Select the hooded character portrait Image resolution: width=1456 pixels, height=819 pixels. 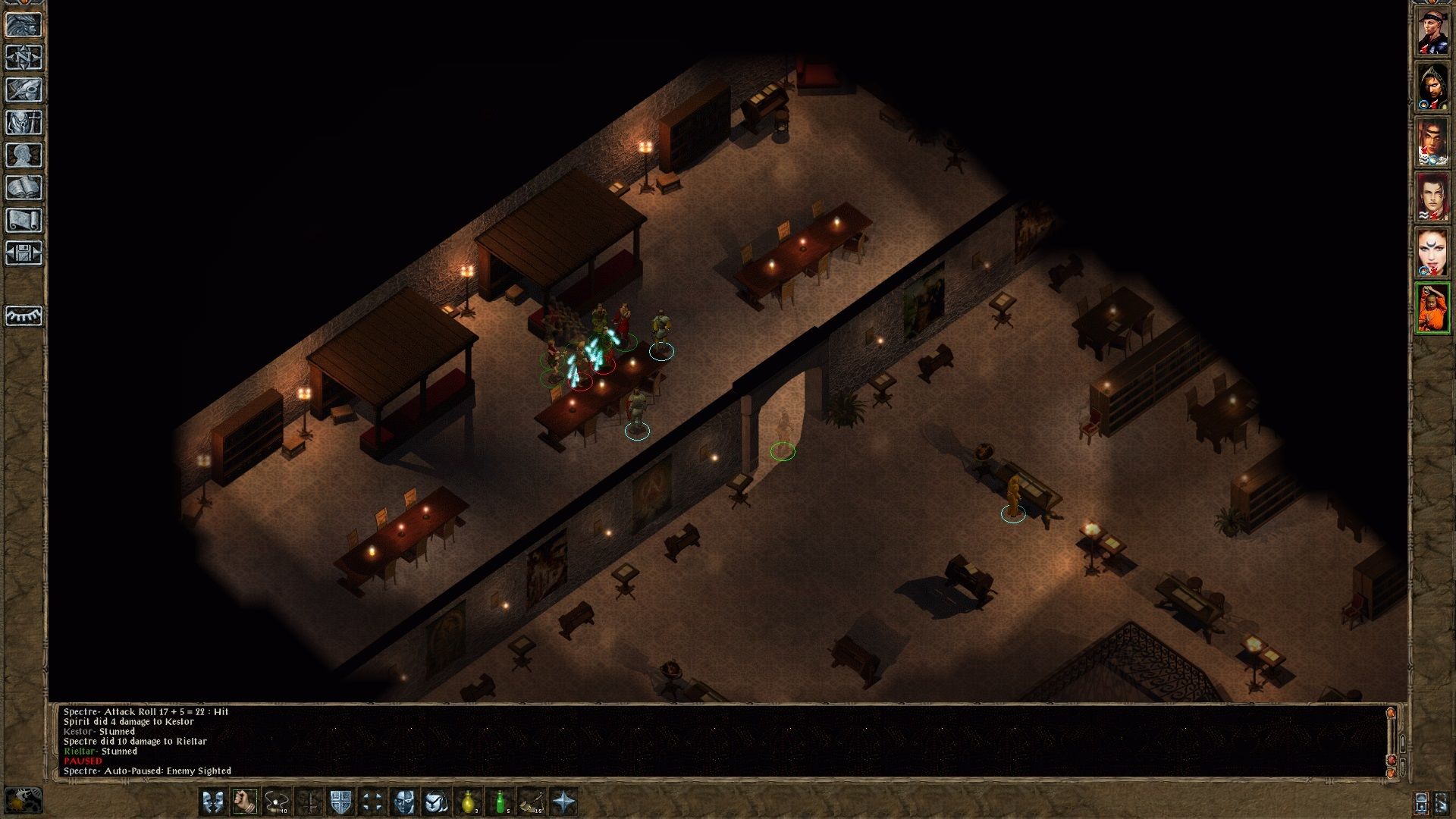point(1432,87)
